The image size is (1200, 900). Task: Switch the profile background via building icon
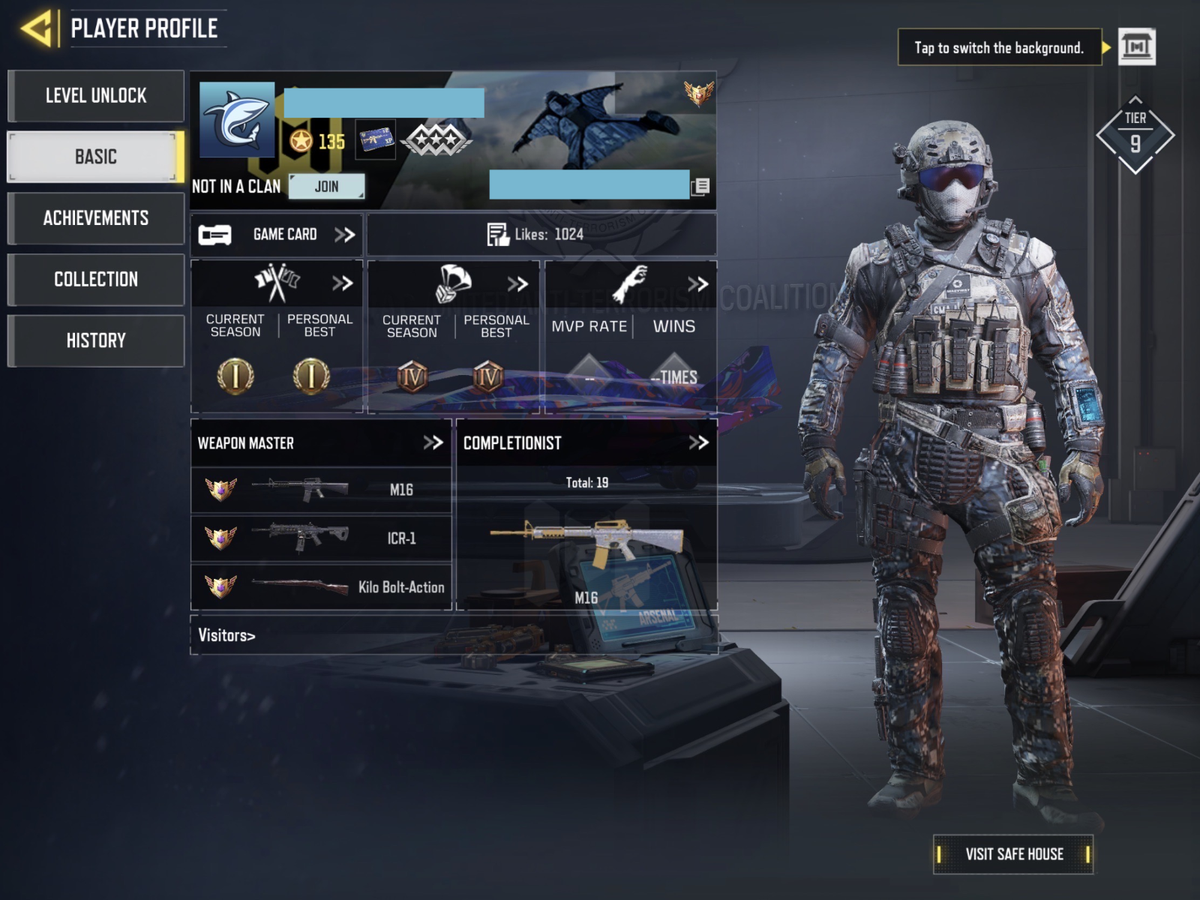1136,47
